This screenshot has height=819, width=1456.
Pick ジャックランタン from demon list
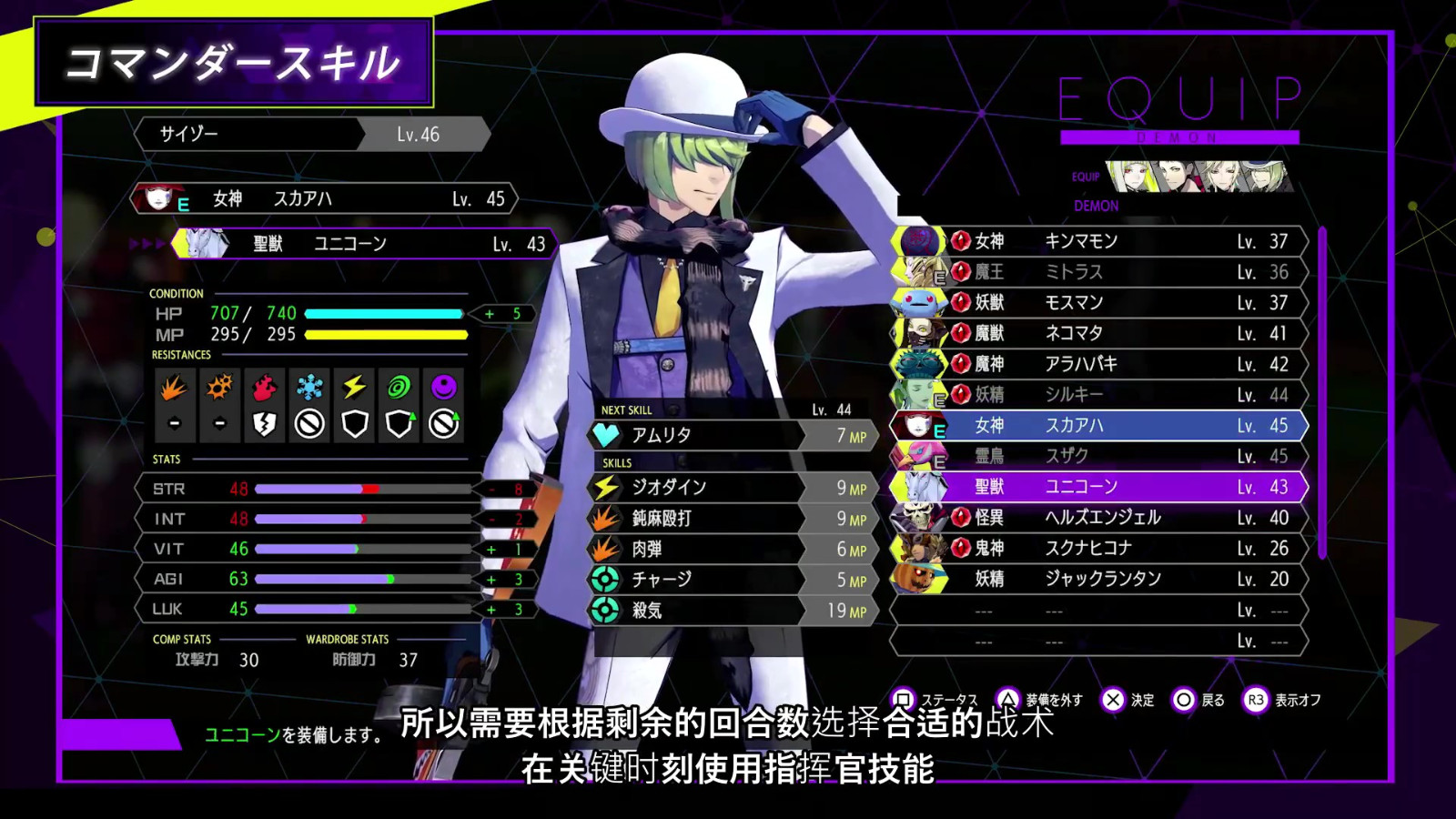pos(1101,579)
